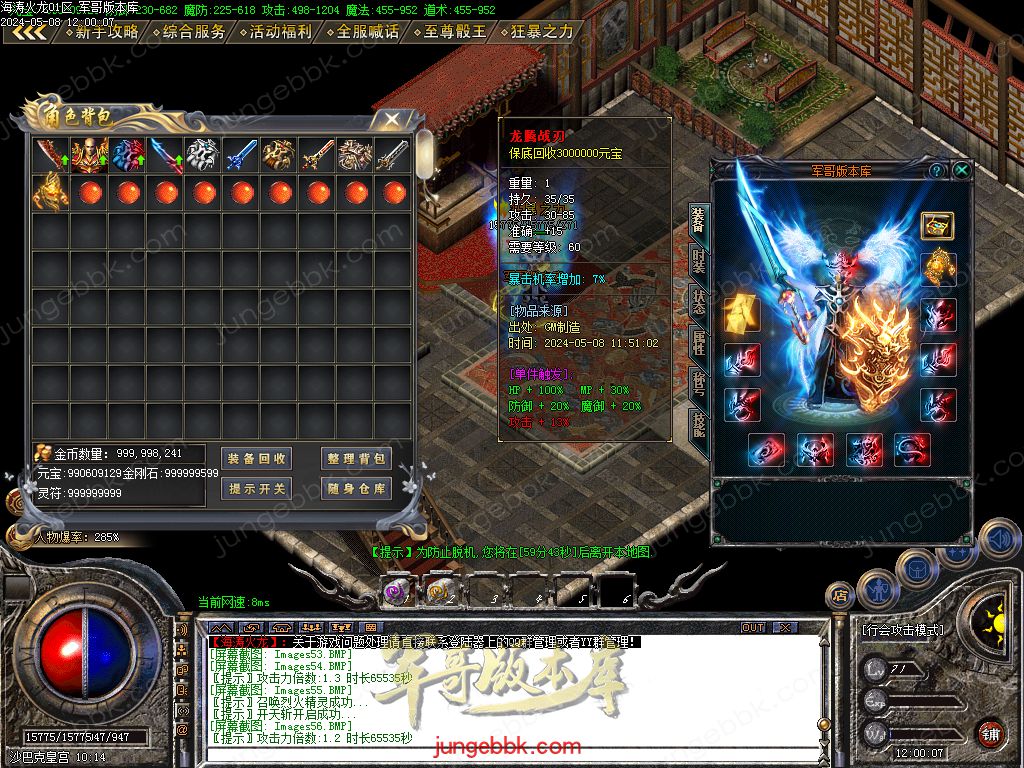1024x768 pixels.
Task: Open the 店 shop button
Action: pos(839,596)
